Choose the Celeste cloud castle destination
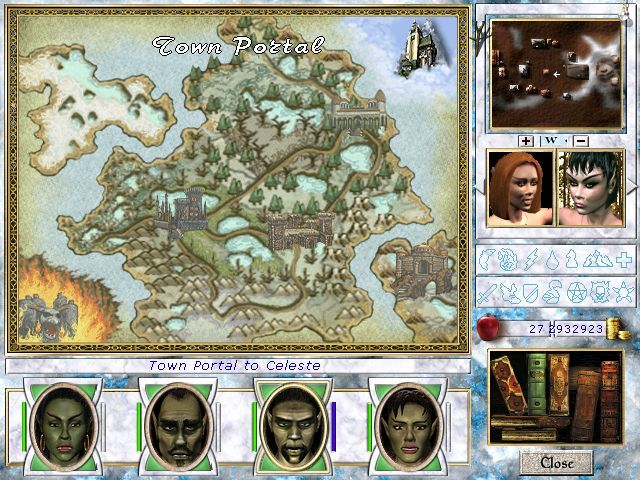The width and height of the screenshot is (640, 480). (415, 47)
